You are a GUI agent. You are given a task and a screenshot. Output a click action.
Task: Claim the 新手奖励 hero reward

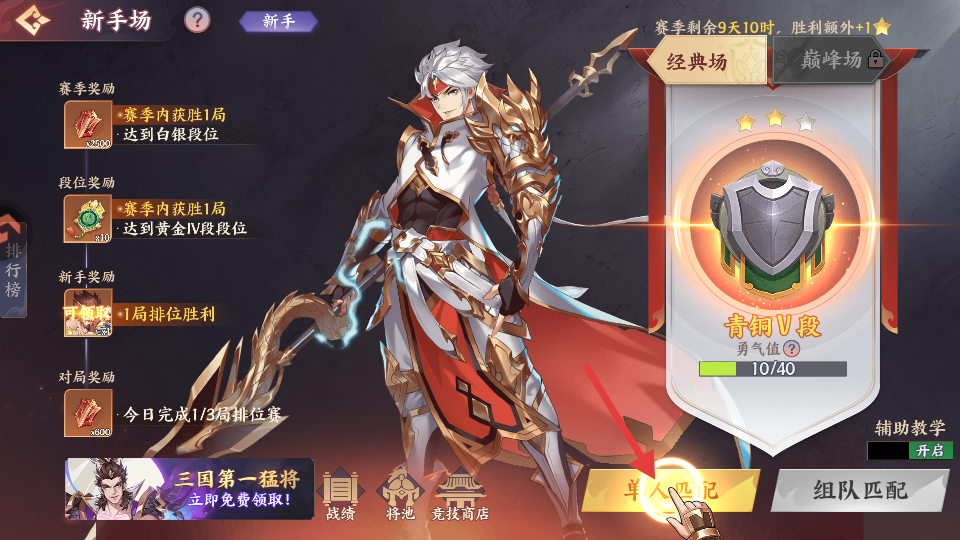click(88, 313)
